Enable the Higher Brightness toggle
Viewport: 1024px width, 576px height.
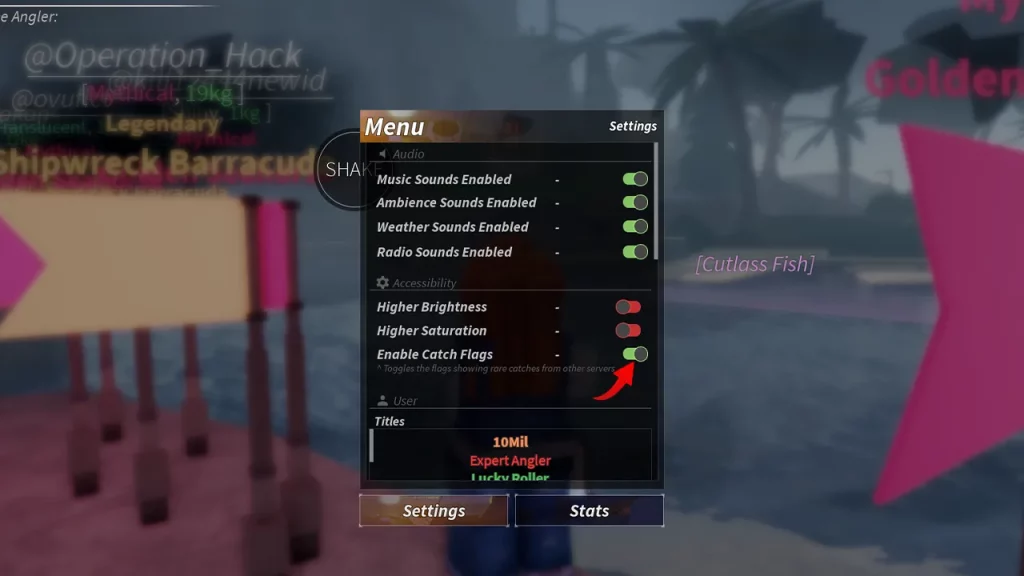click(628, 307)
